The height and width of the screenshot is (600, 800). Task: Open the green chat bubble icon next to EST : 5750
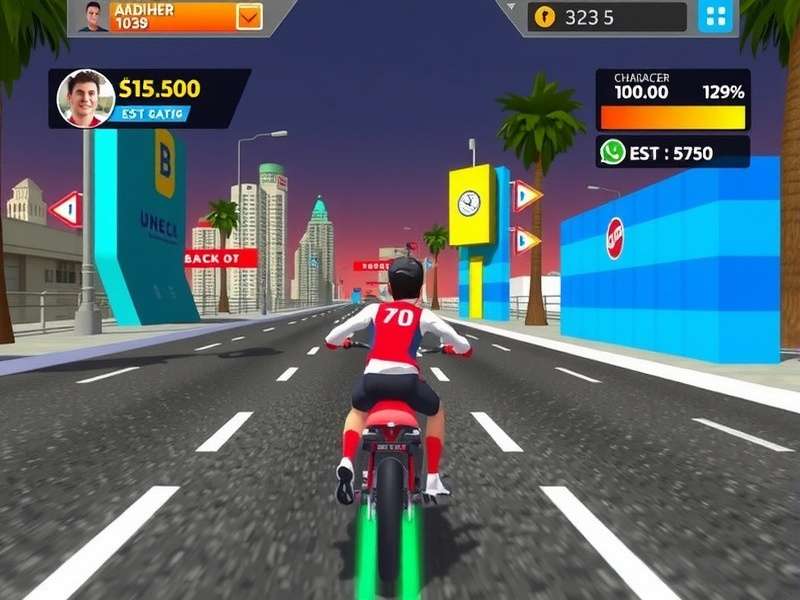[x=612, y=152]
